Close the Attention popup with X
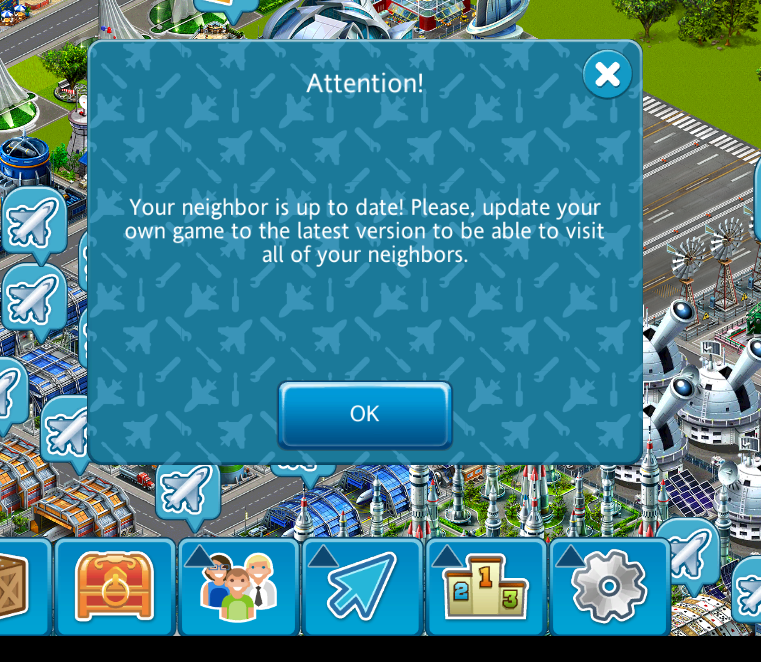The image size is (761, 662). point(607,74)
